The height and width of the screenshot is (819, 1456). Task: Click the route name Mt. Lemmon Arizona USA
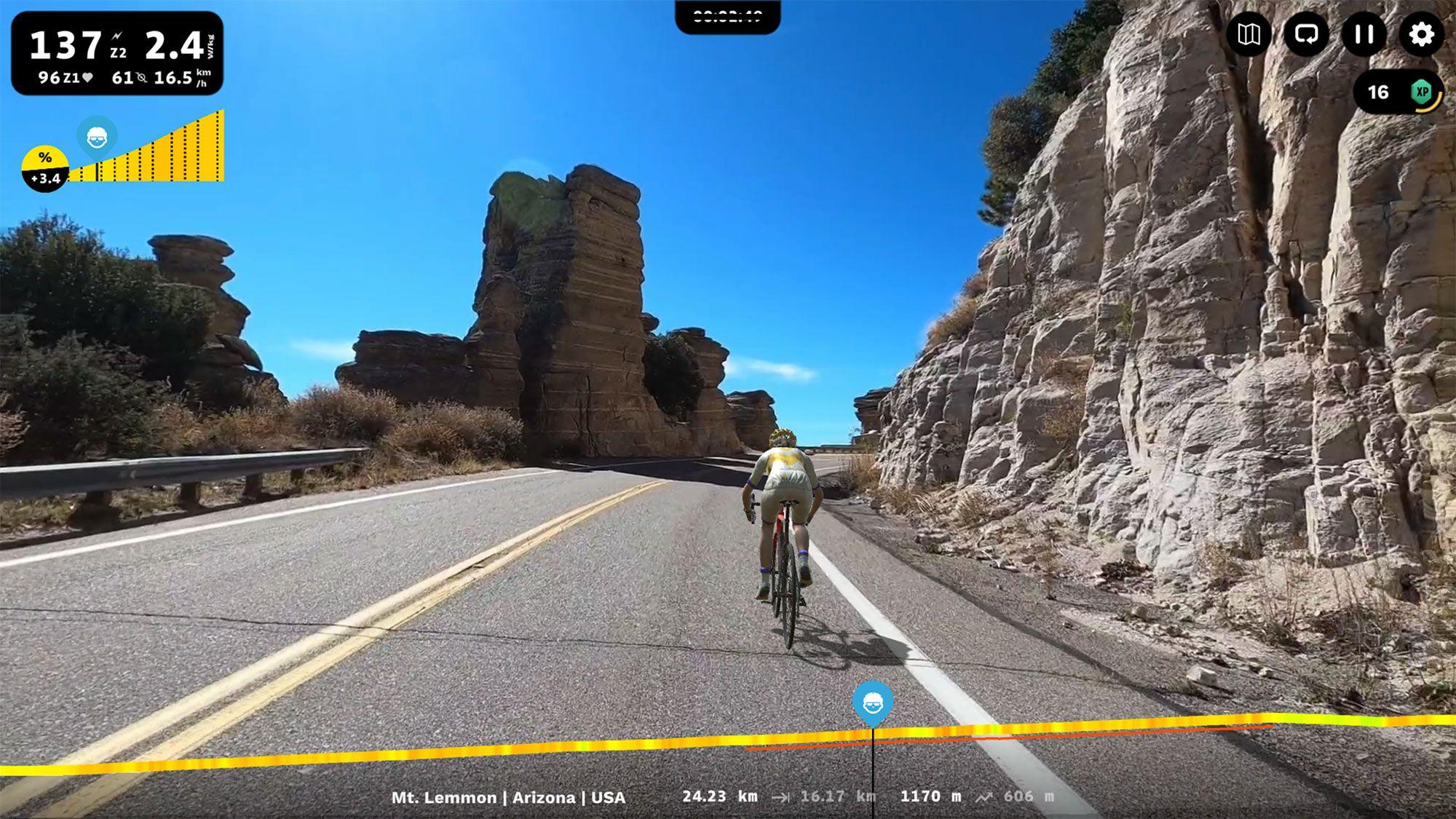(510, 796)
